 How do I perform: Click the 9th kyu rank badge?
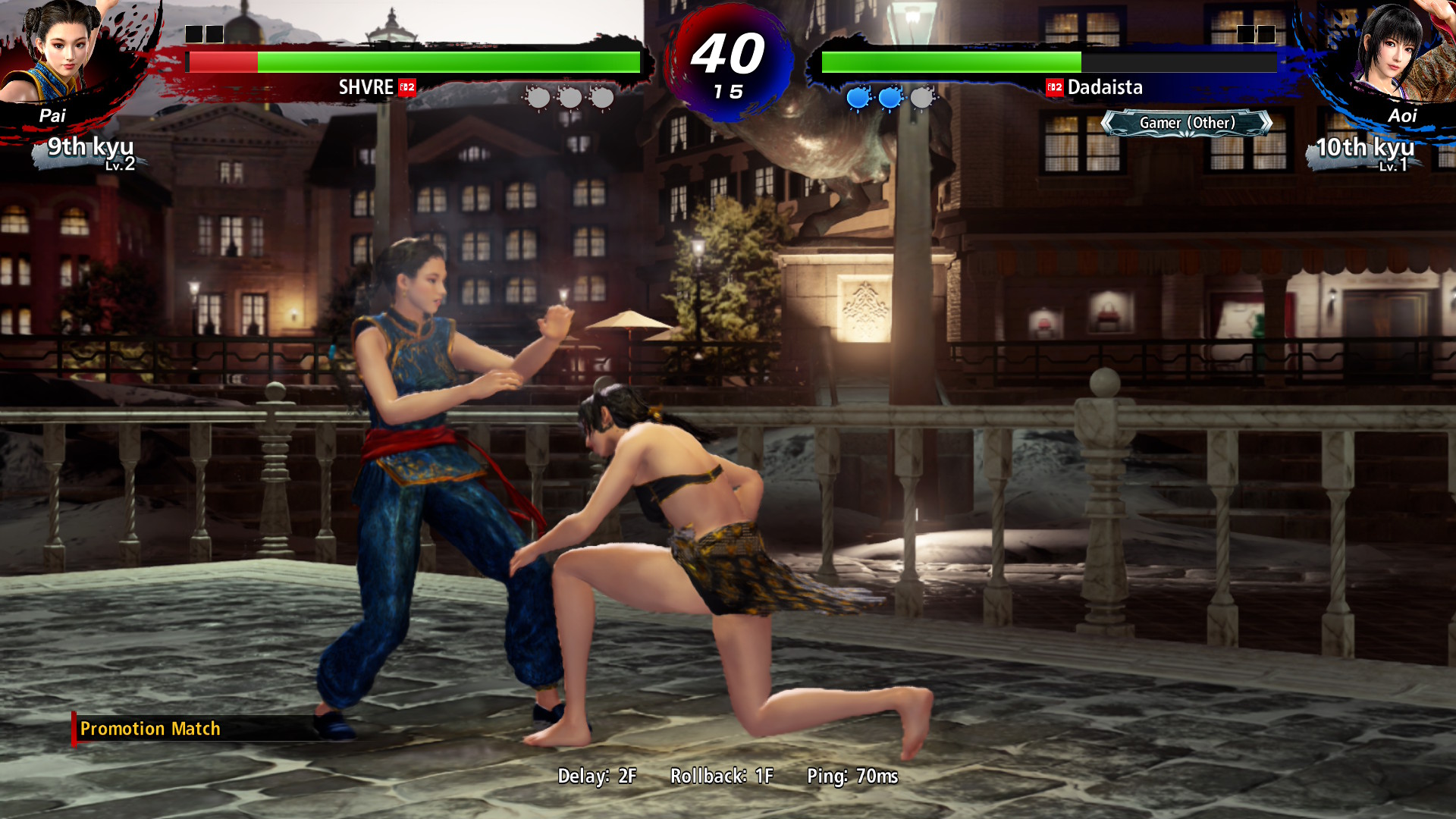[x=90, y=150]
